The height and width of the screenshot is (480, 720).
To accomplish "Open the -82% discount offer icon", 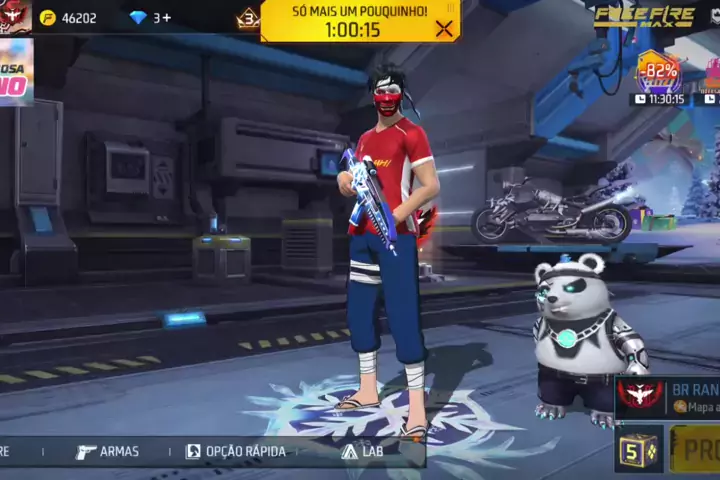I will tap(658, 73).
